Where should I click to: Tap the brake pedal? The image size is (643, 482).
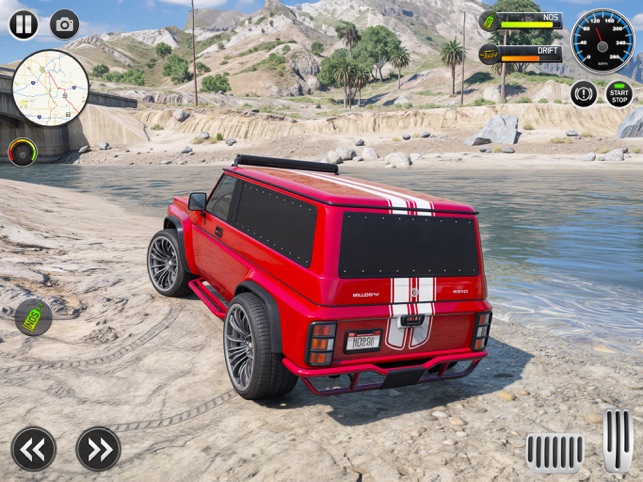pyautogui.click(x=555, y=452)
